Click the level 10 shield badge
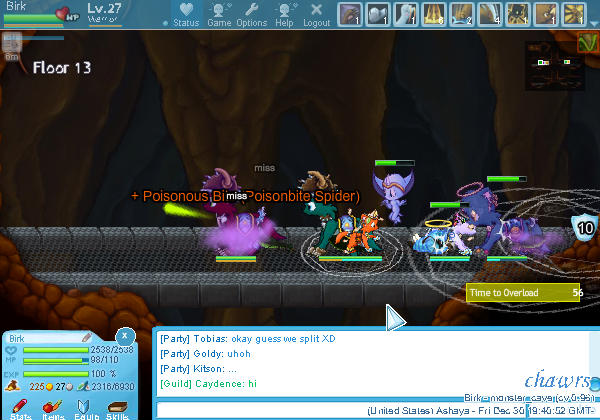Viewport: 600px width, 420px height. pos(584,225)
